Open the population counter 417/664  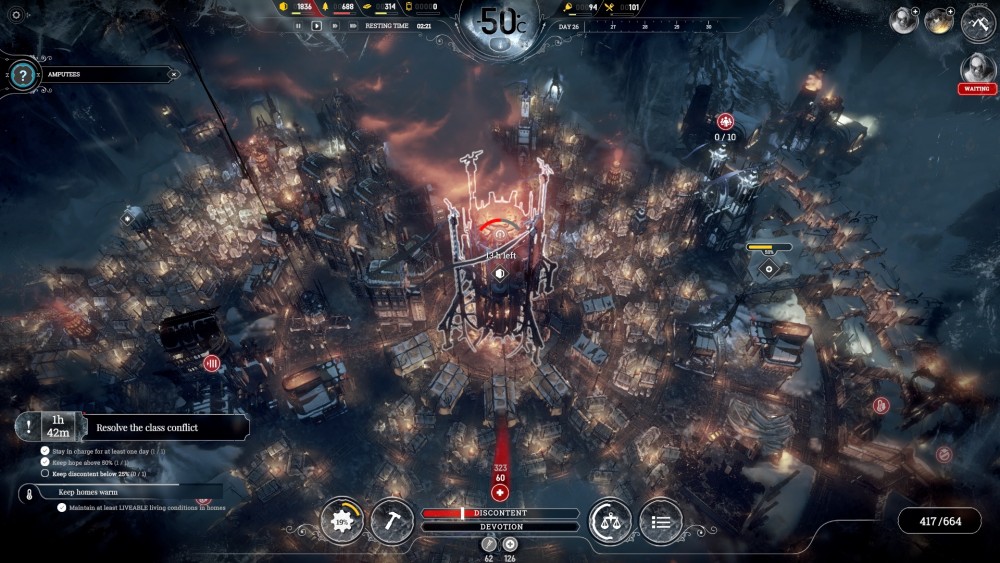[939, 521]
